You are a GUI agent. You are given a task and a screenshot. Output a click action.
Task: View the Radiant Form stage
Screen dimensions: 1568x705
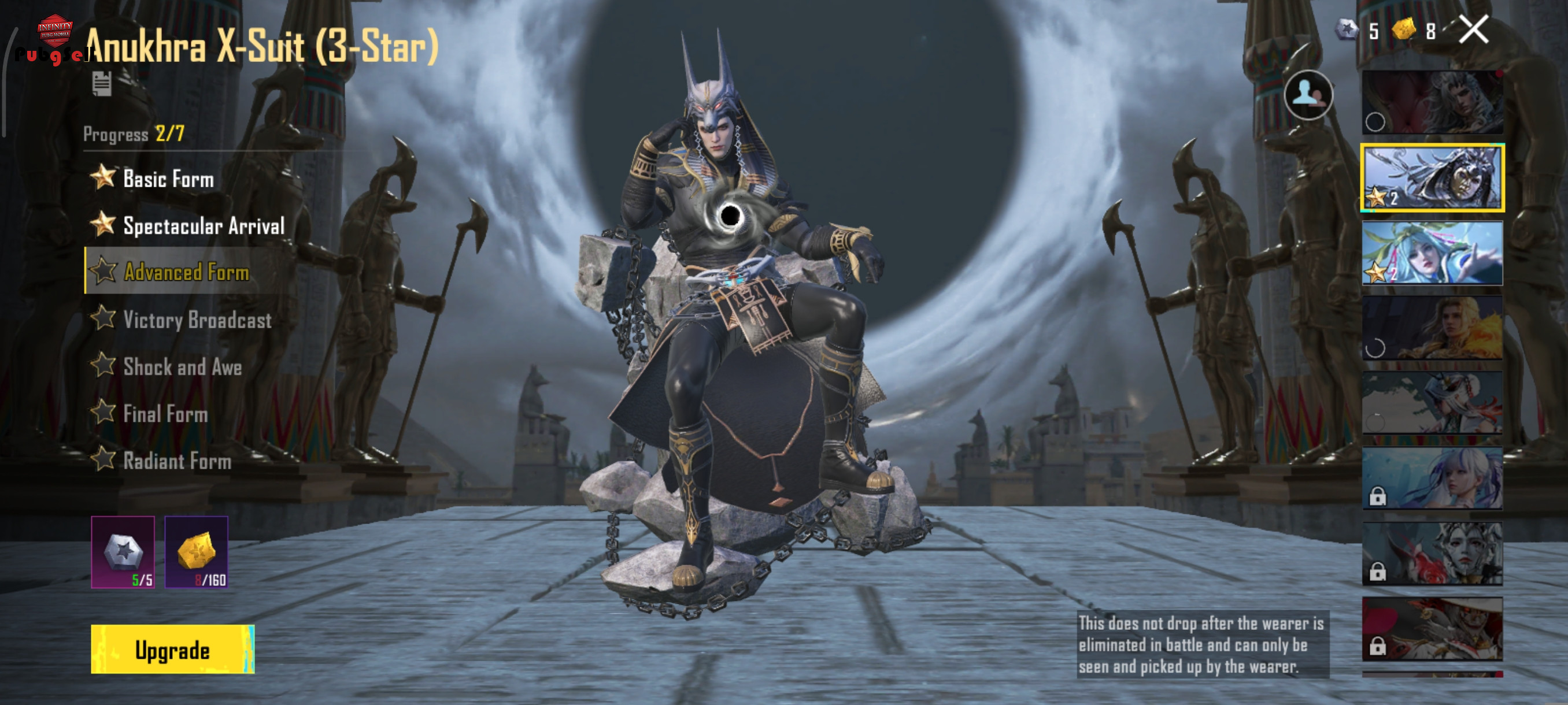(x=176, y=461)
